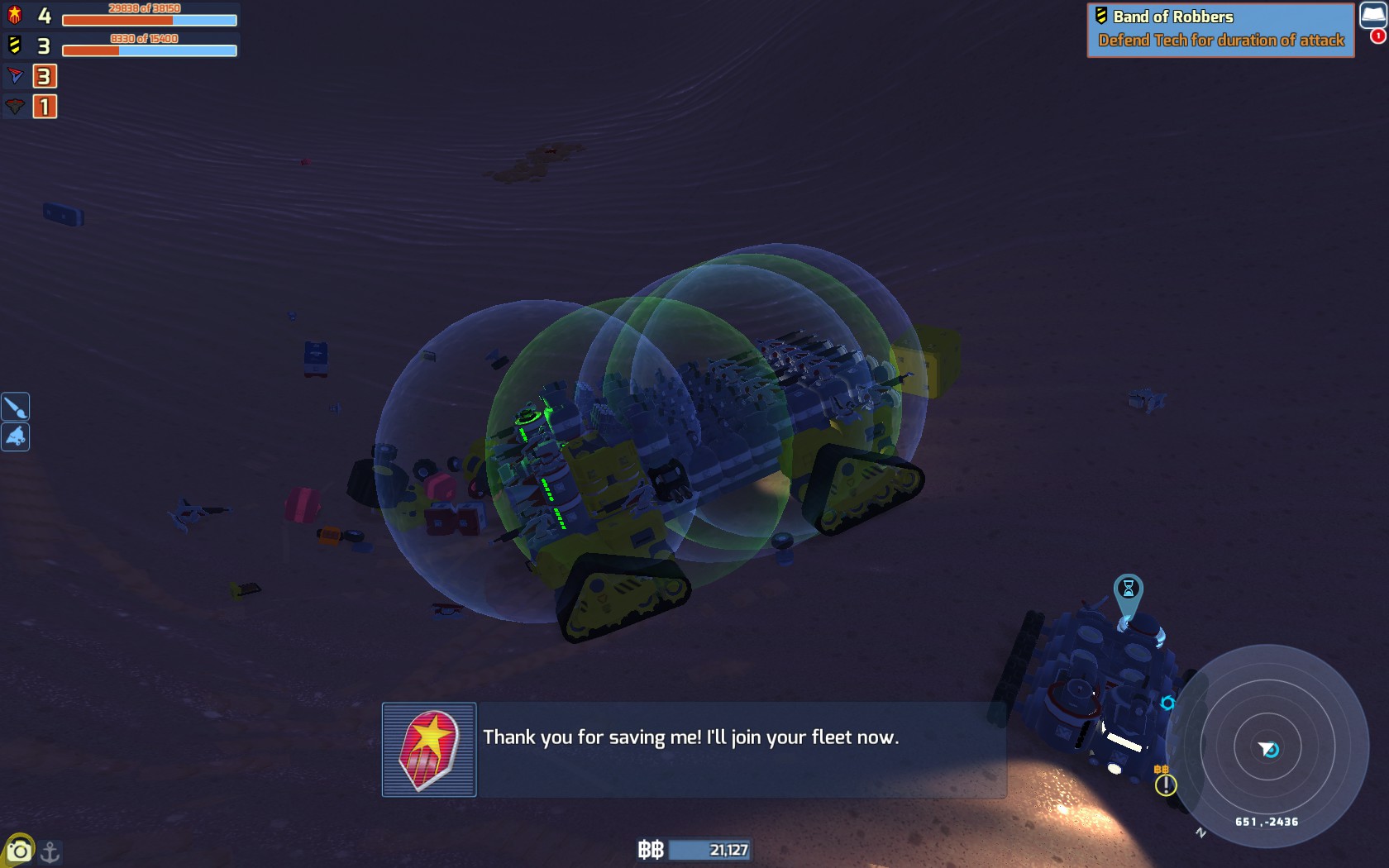Select the paint brush skin tool

16,406
